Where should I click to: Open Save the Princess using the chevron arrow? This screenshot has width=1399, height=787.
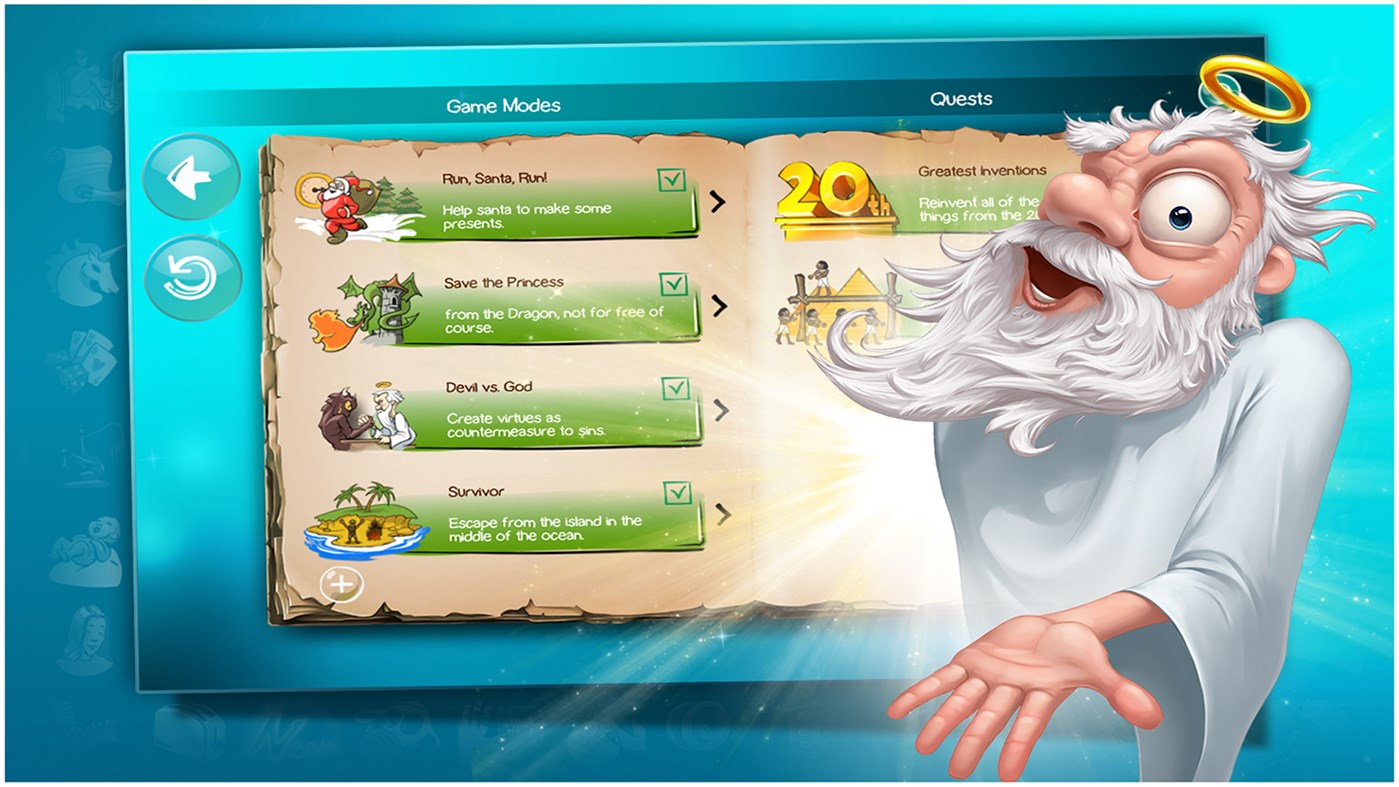(717, 307)
